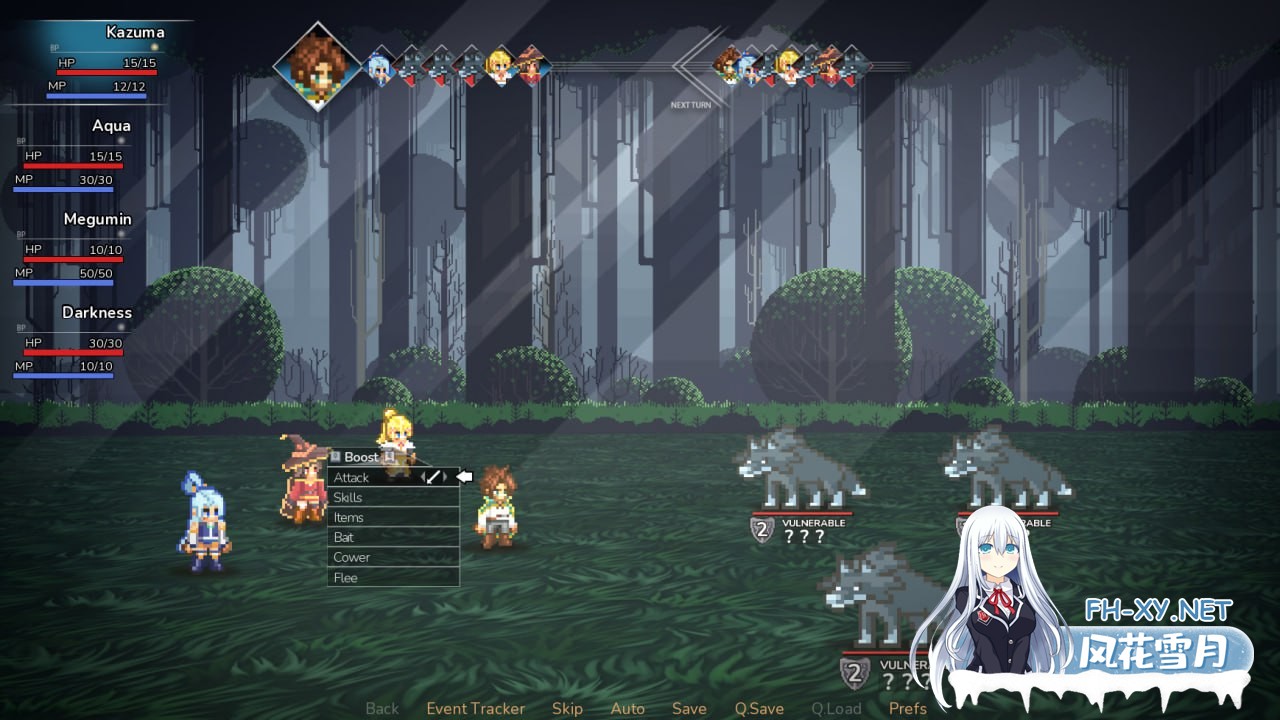
Task: Open the Save screen
Action: coord(689,708)
